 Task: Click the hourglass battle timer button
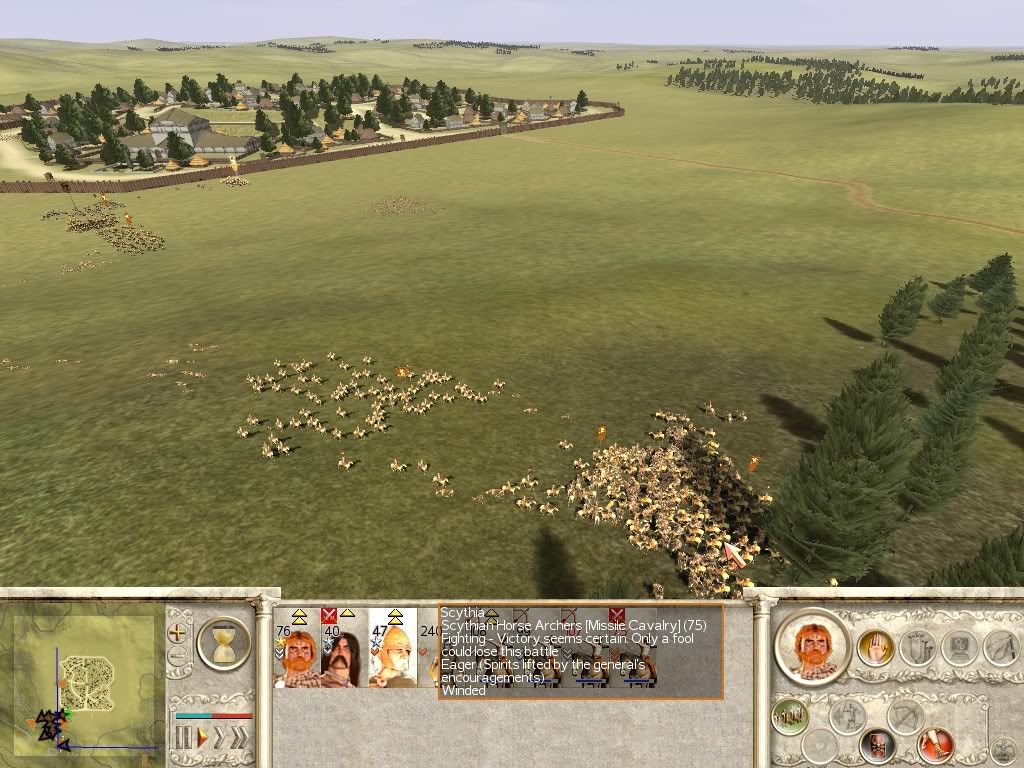coord(223,642)
